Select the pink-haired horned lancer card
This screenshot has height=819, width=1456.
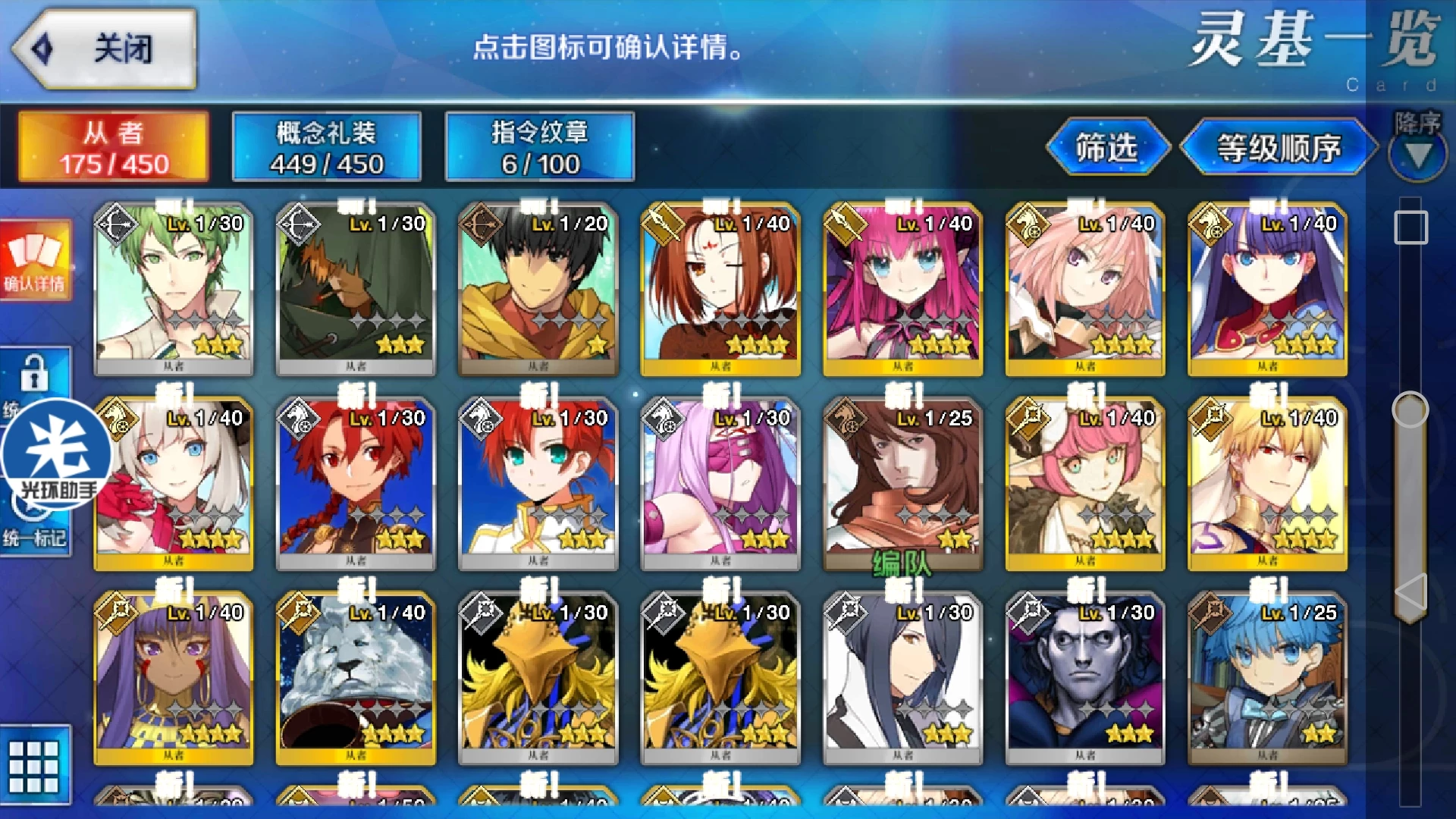(x=902, y=290)
